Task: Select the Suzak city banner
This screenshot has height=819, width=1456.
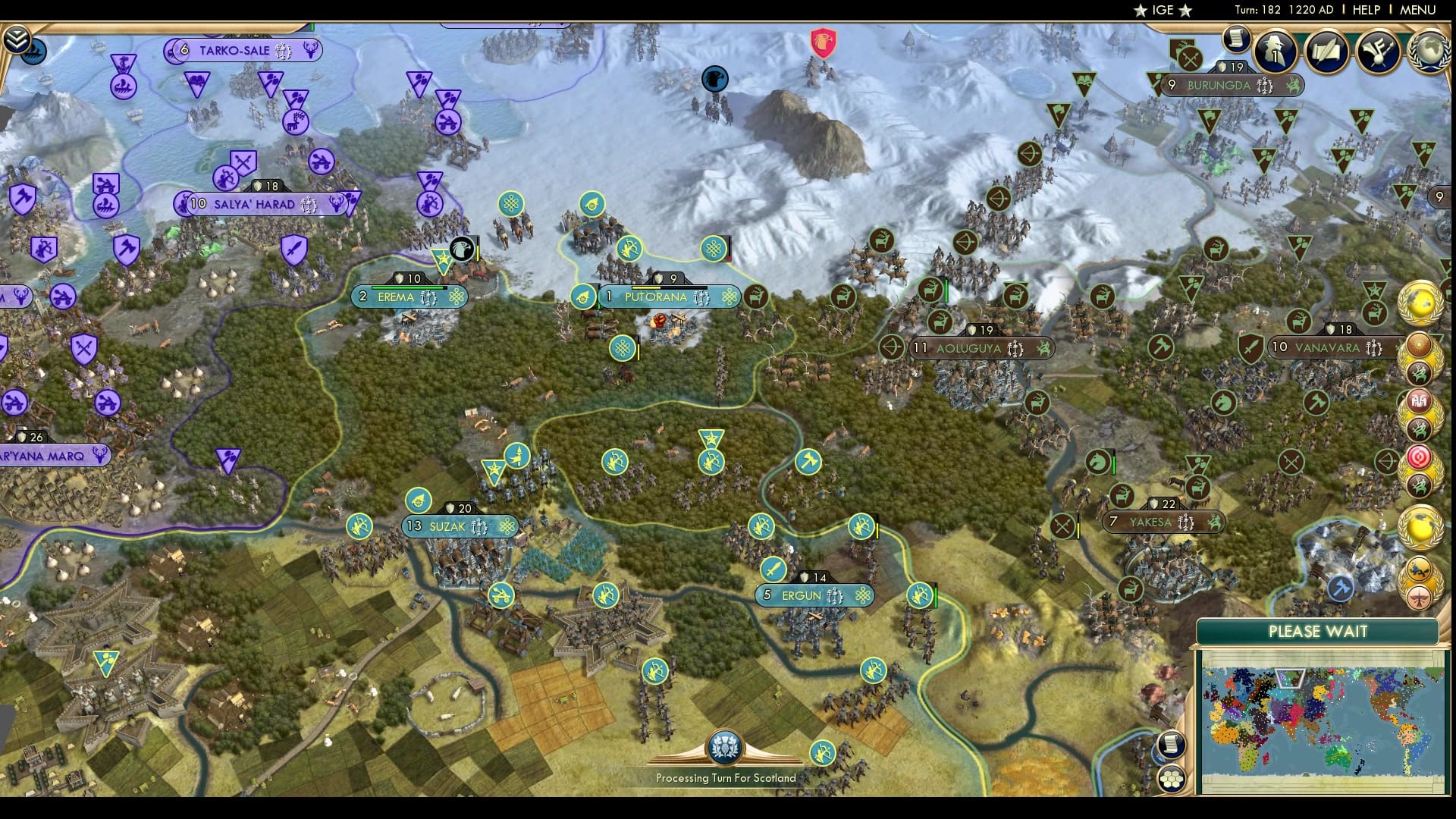Action: [447, 526]
